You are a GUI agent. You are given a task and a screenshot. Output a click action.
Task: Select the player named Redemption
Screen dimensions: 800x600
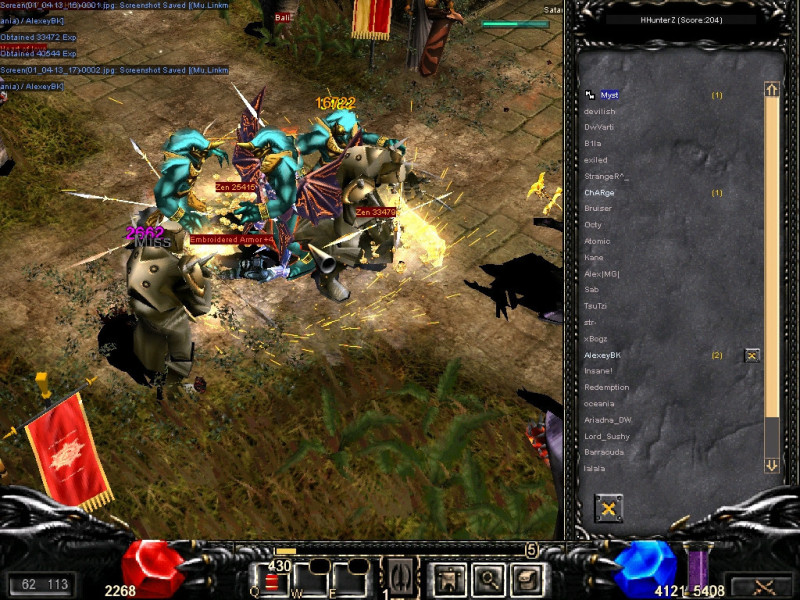(x=607, y=387)
